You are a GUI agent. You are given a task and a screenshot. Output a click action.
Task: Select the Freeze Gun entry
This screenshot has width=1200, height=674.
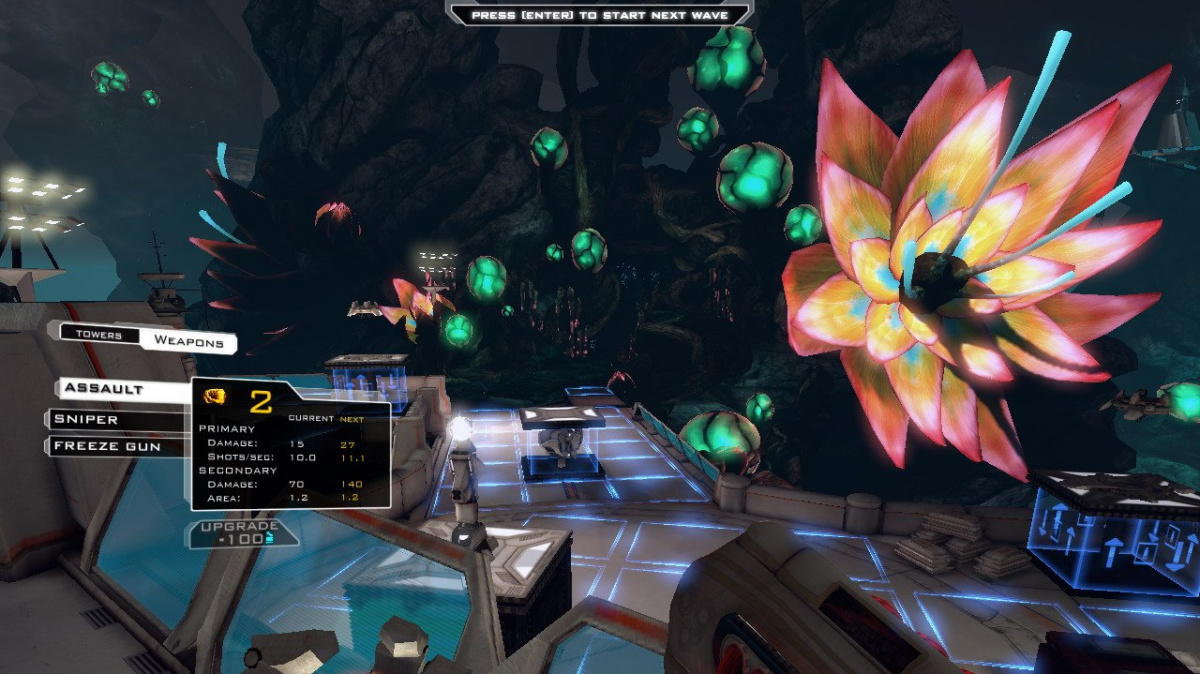coord(113,446)
